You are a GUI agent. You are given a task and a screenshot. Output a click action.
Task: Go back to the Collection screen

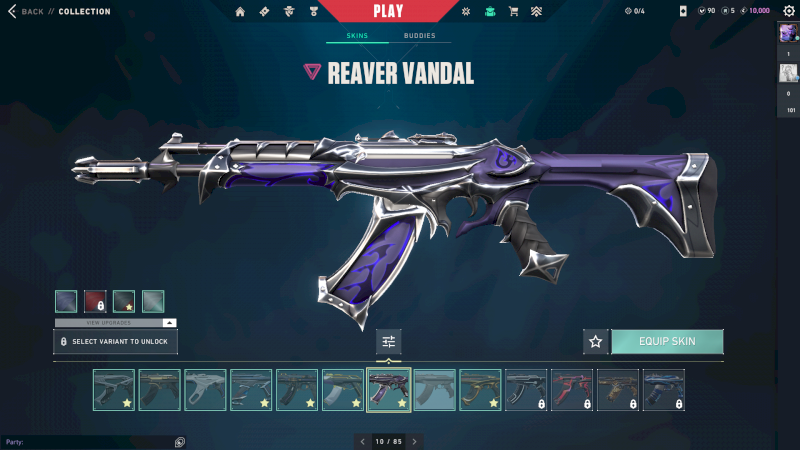click(x=27, y=11)
